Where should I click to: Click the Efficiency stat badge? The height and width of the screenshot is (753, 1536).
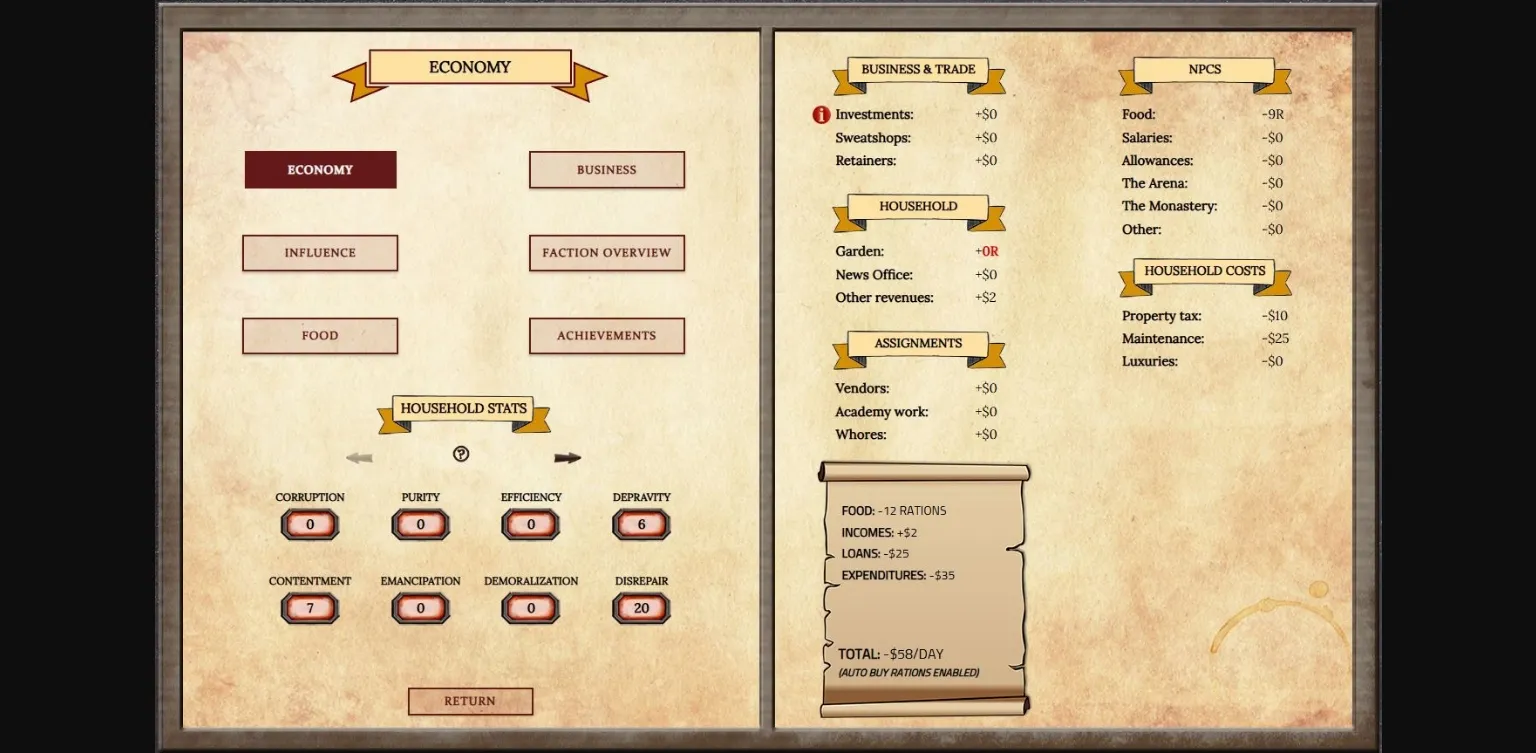coord(530,523)
